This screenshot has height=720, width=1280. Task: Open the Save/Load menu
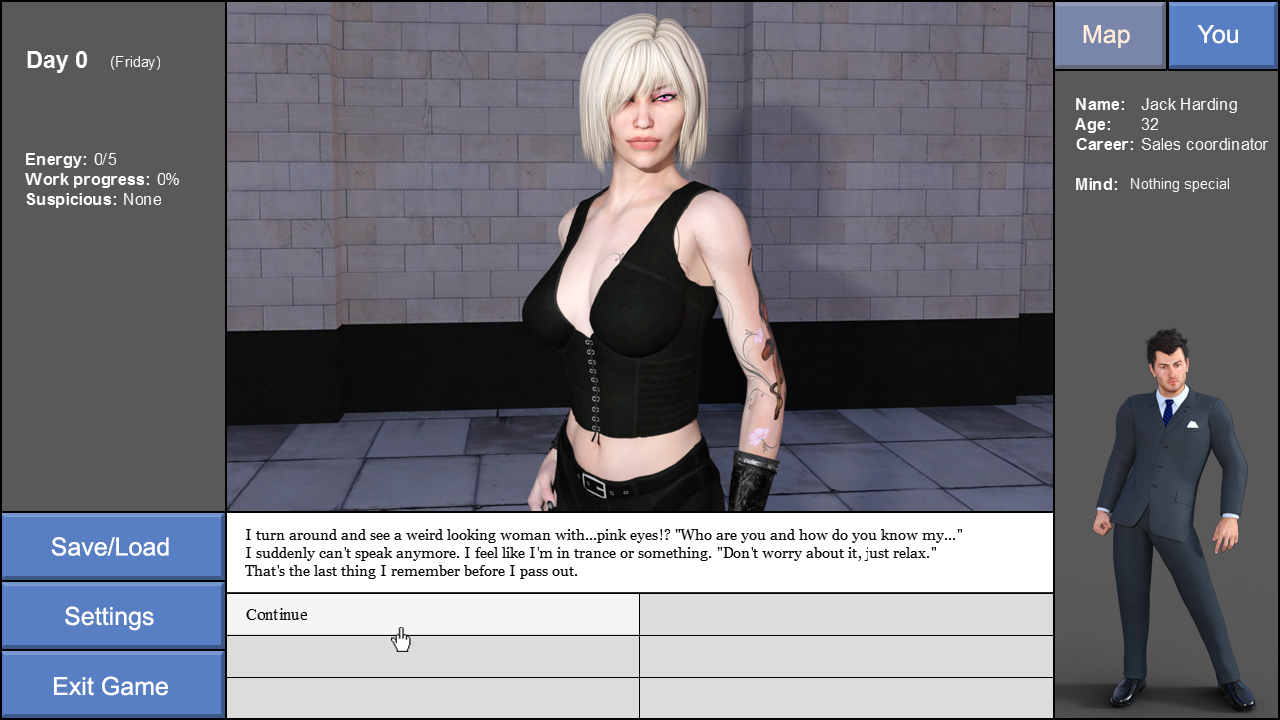pyautogui.click(x=112, y=546)
